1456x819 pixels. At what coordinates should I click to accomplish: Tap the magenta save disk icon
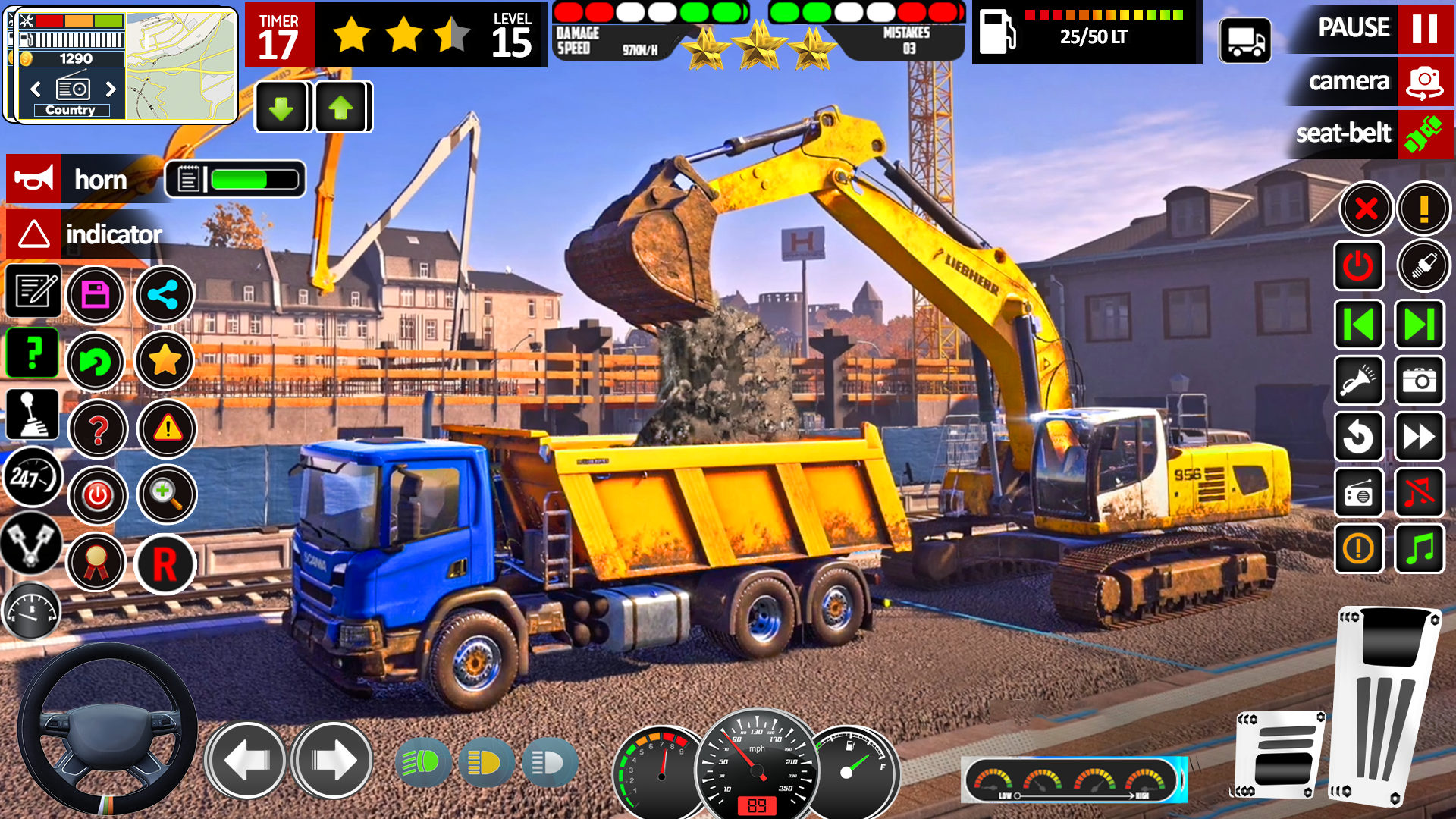[96, 294]
